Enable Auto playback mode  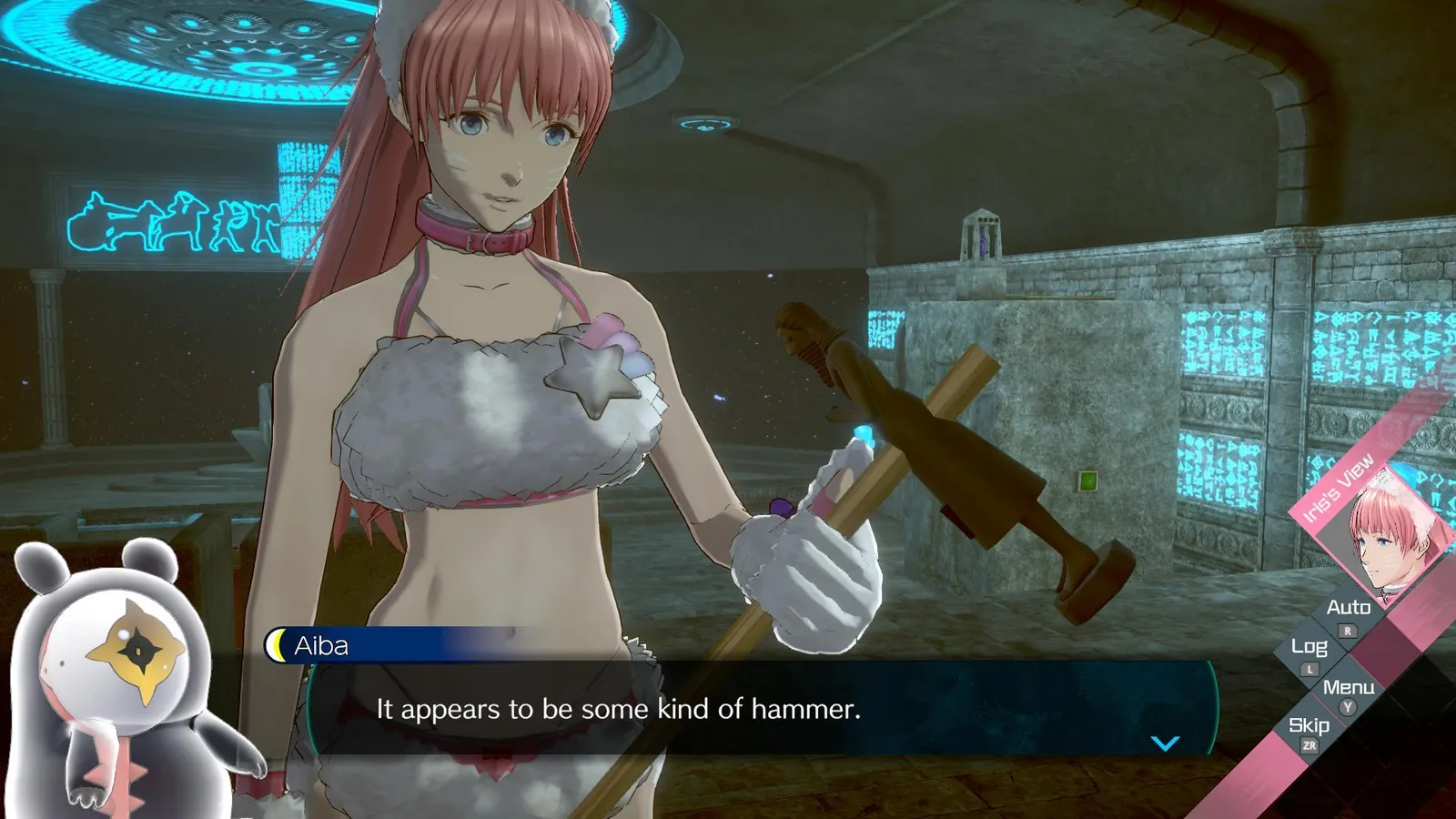[x=1349, y=608]
